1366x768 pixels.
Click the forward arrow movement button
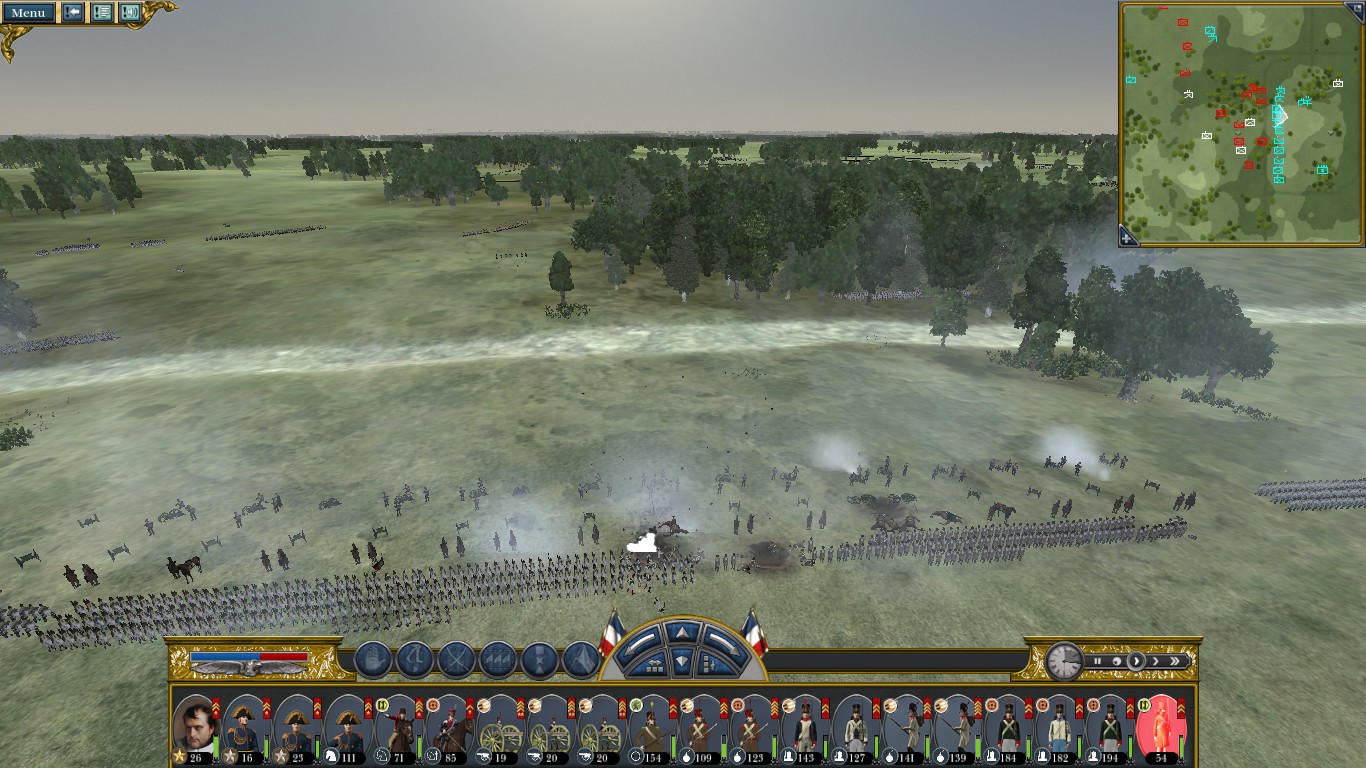(680, 633)
